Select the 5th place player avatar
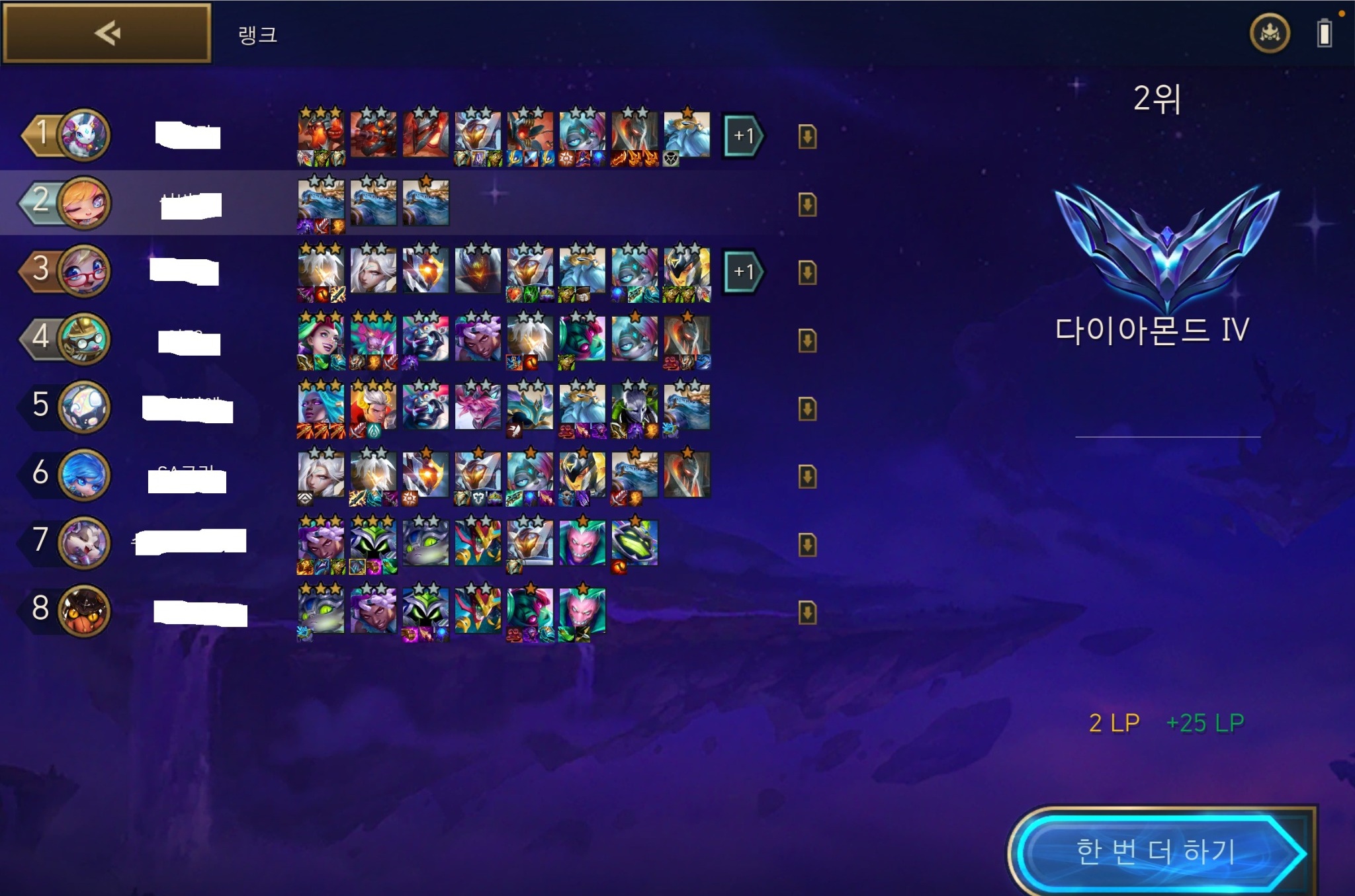The height and width of the screenshot is (896, 1355). 84,407
